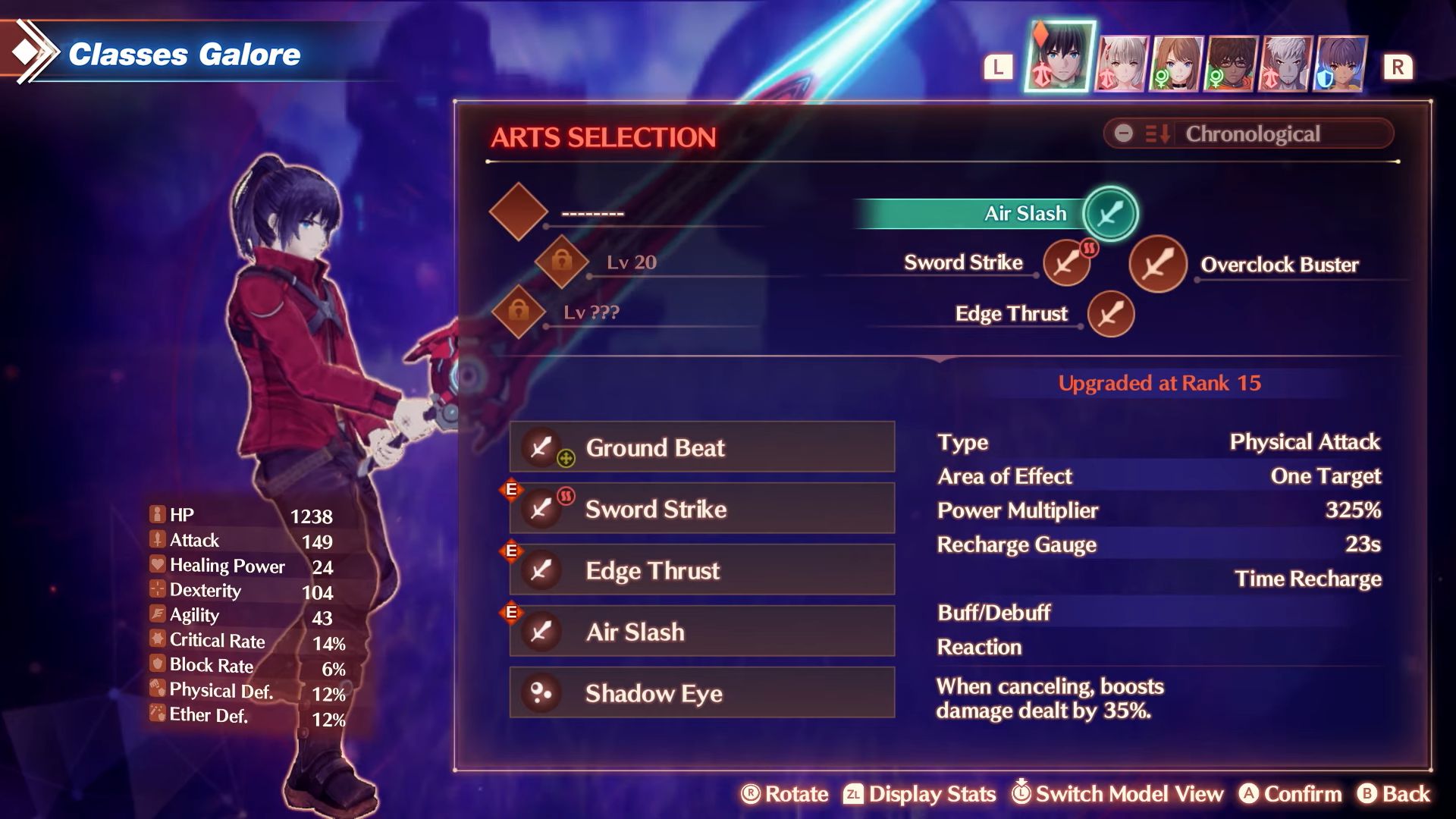Viewport: 1456px width, 819px height.
Task: Open the Chronological sort dropdown
Action: (x=1248, y=134)
